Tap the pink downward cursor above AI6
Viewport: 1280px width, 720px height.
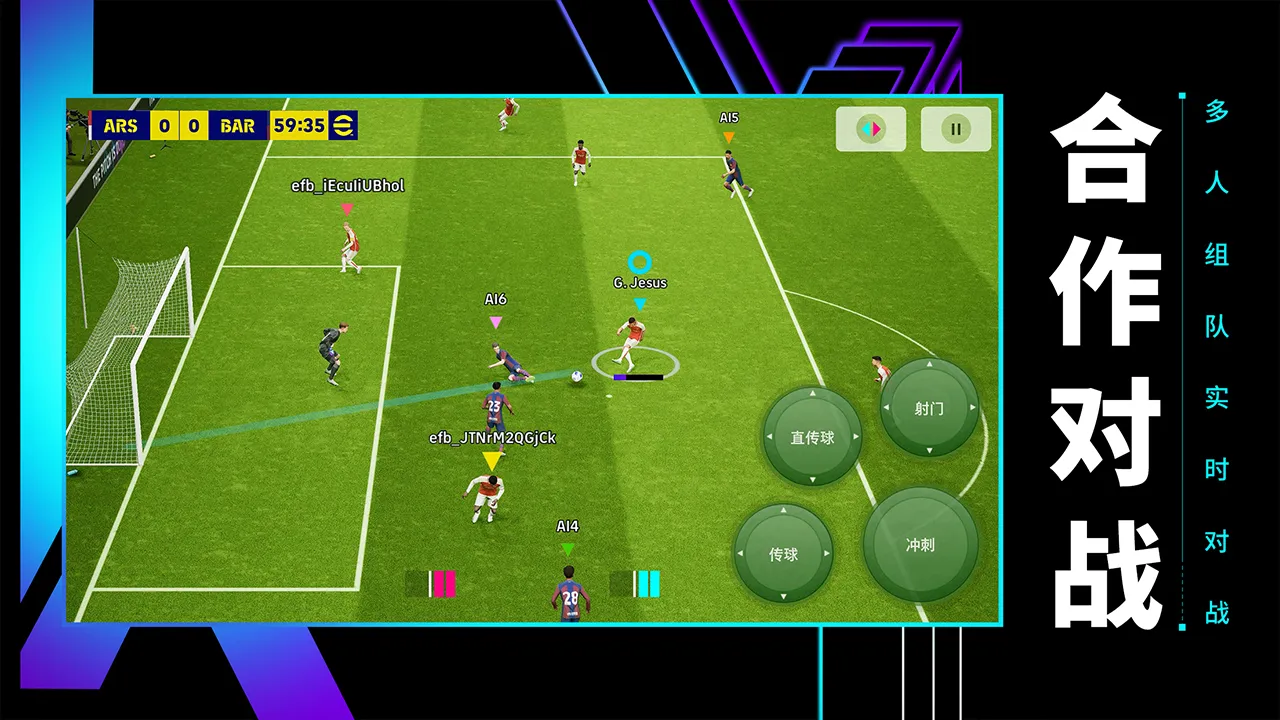(493, 322)
